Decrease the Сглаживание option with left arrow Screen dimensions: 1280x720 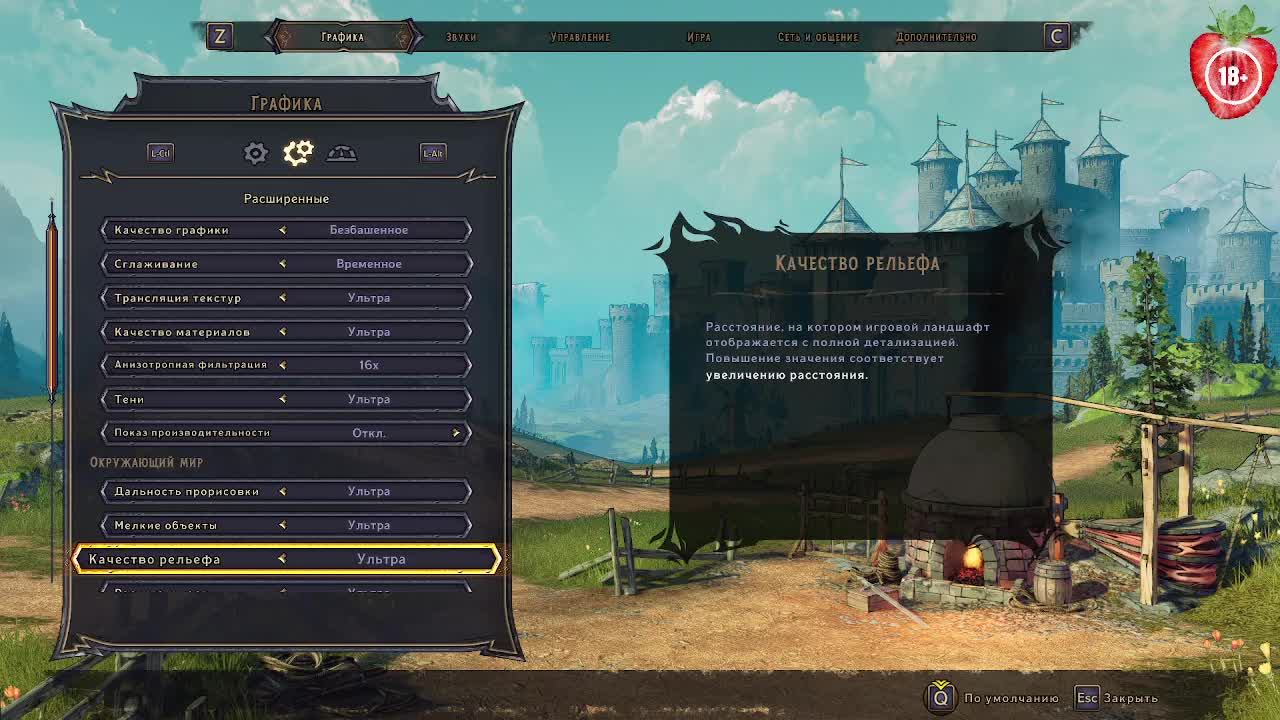[x=283, y=264]
